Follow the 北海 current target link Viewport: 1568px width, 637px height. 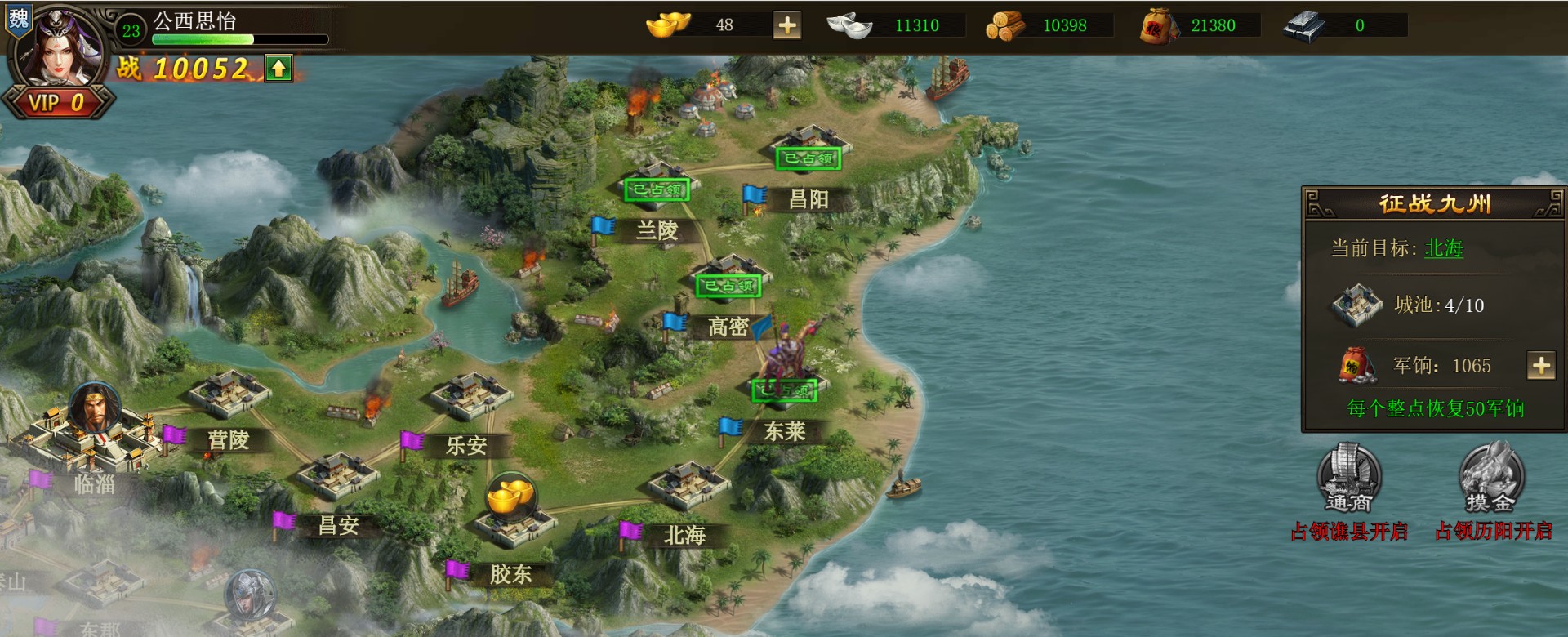click(x=1443, y=248)
